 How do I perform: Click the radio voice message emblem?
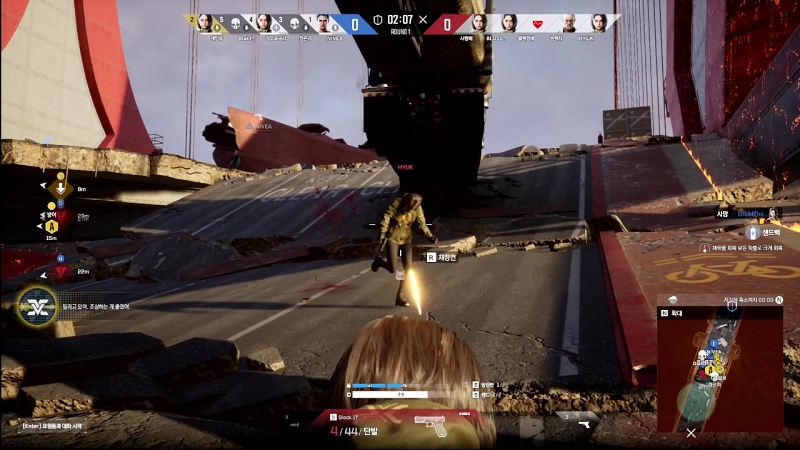(38, 304)
